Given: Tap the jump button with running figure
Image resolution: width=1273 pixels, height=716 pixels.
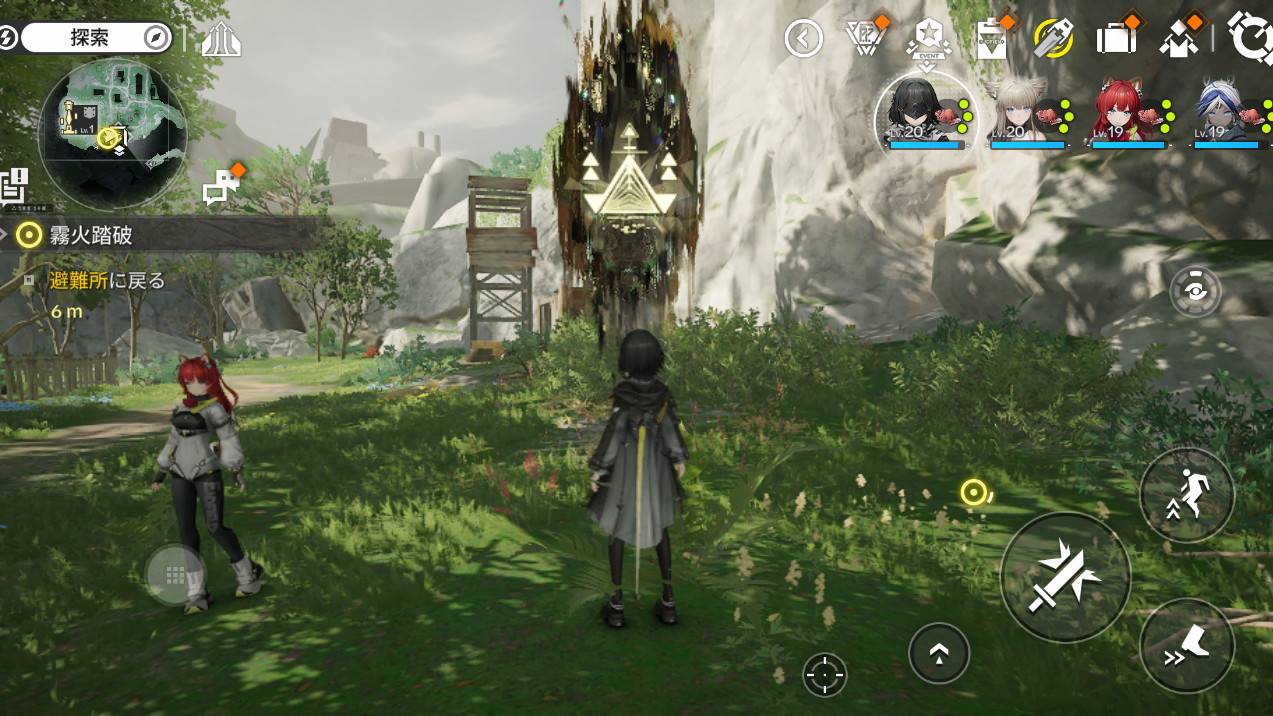Looking at the screenshot, I should point(1187,495).
